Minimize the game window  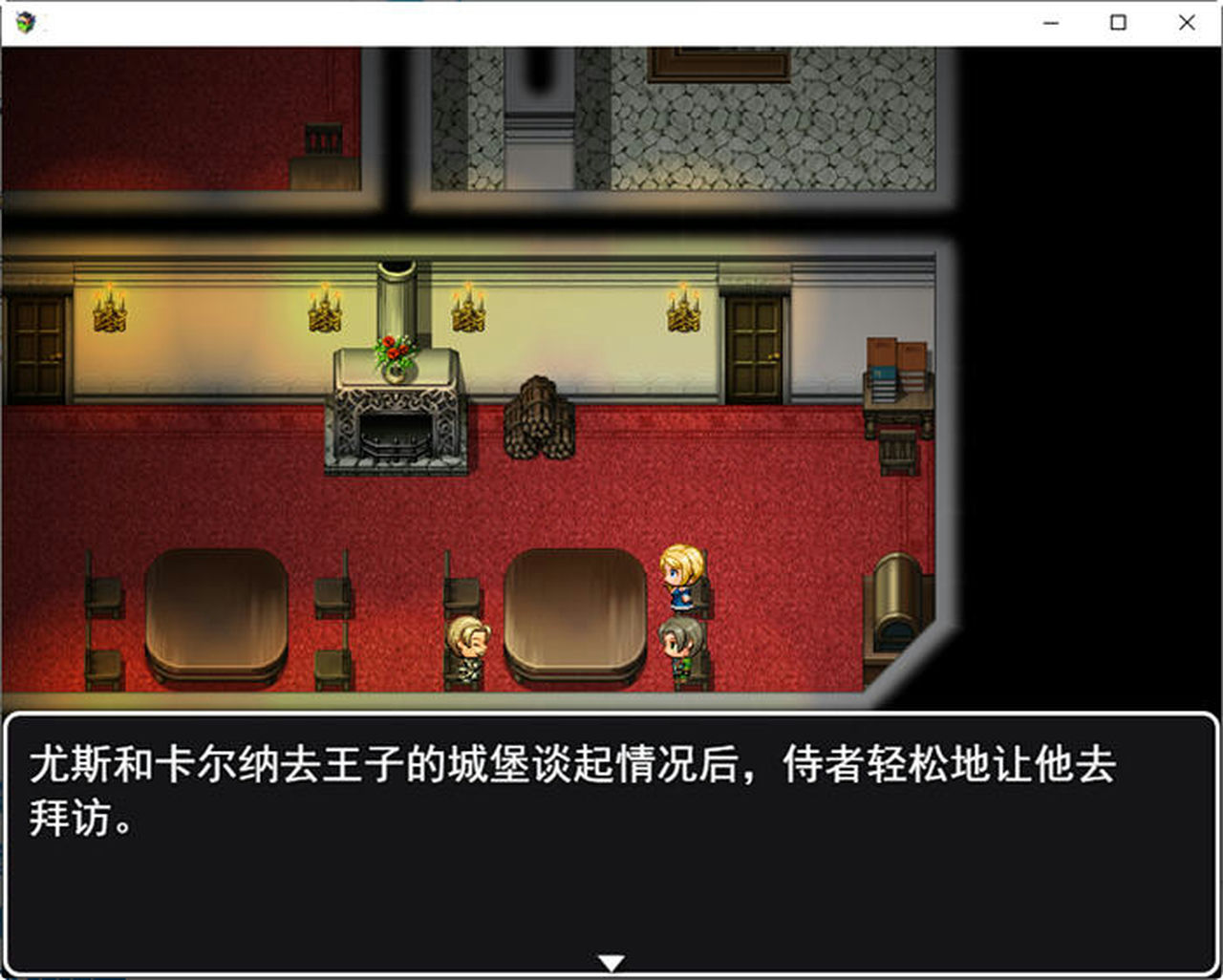[1051, 21]
